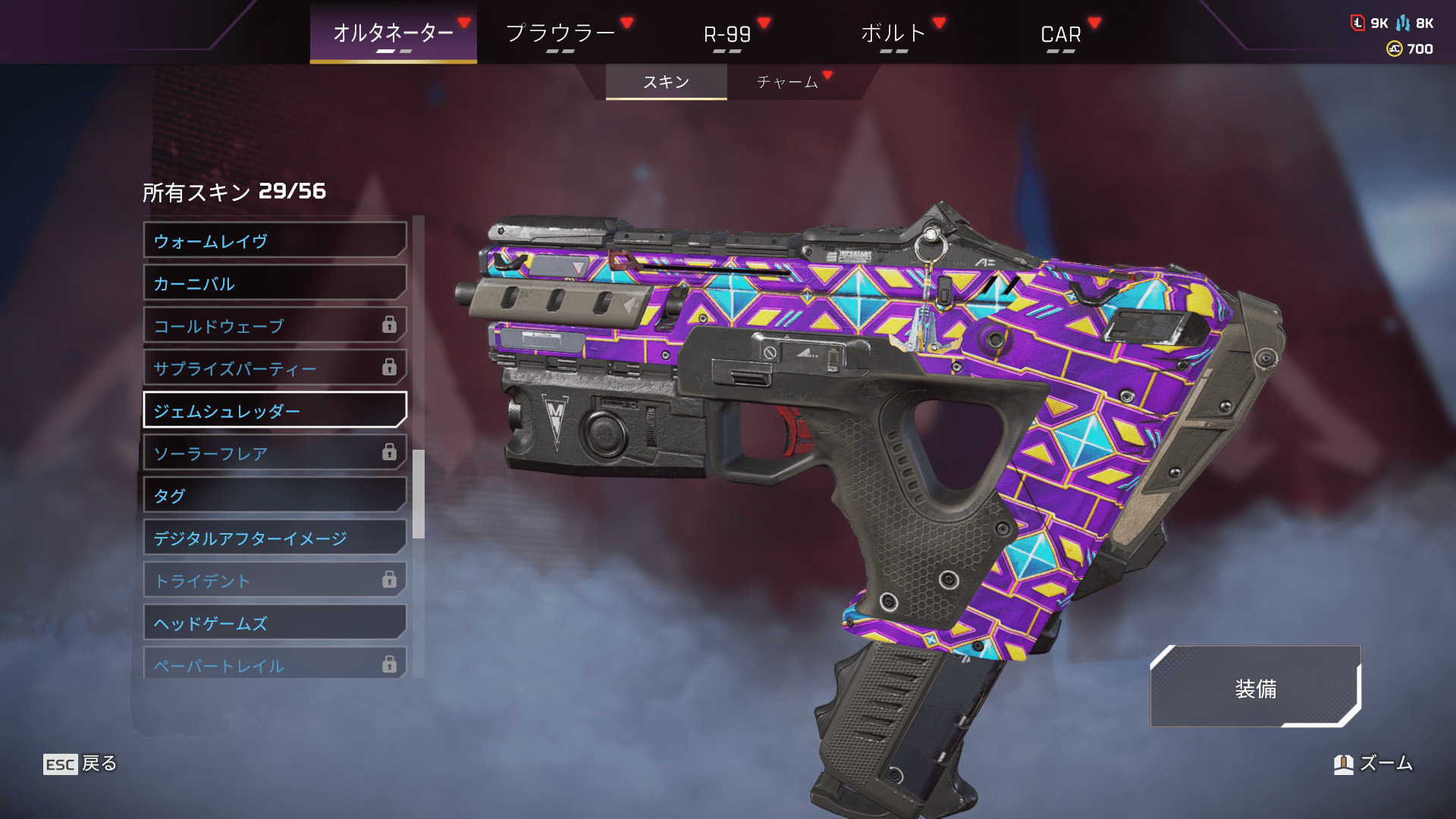Open the プラウラー weapon tab
Viewport: 1456px width, 819px height.
(x=560, y=33)
